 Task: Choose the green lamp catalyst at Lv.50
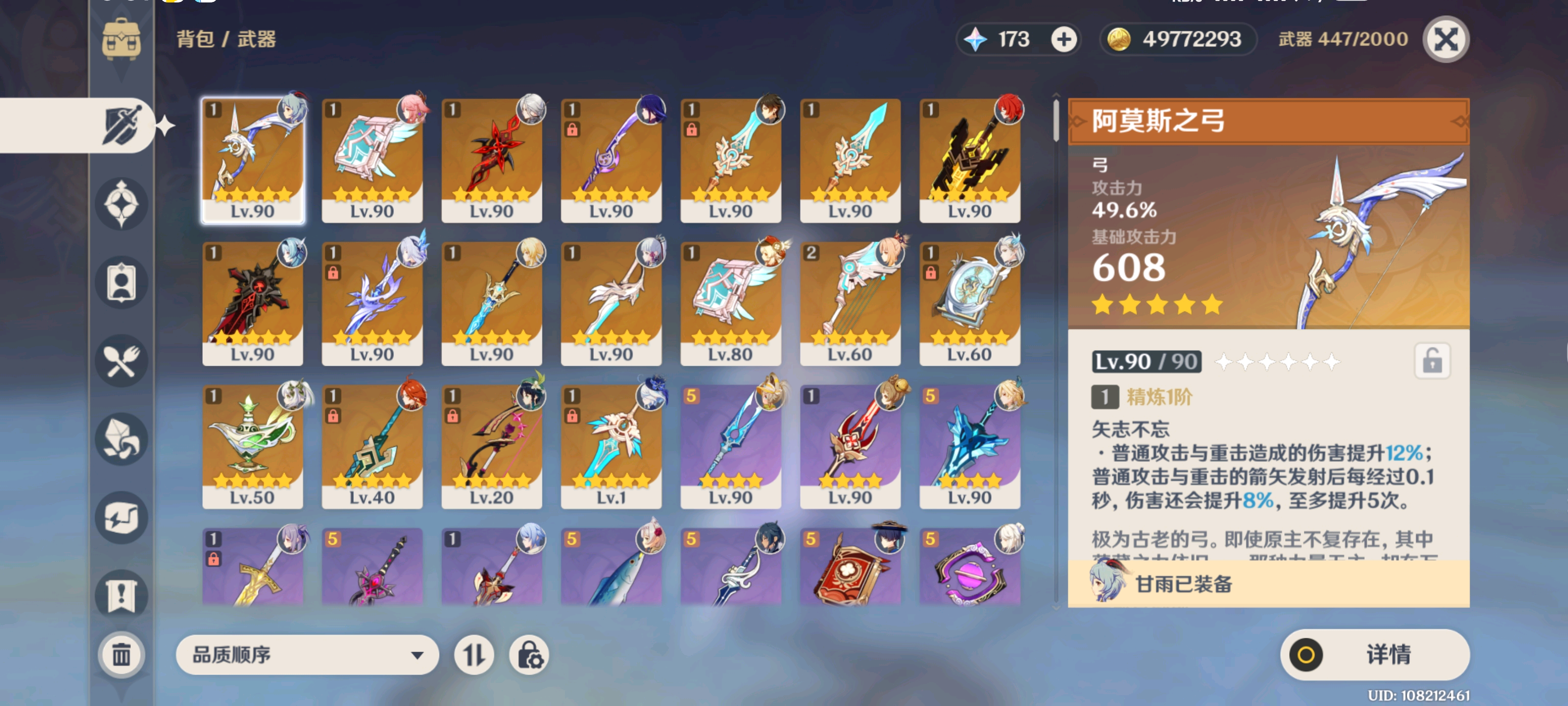click(253, 446)
